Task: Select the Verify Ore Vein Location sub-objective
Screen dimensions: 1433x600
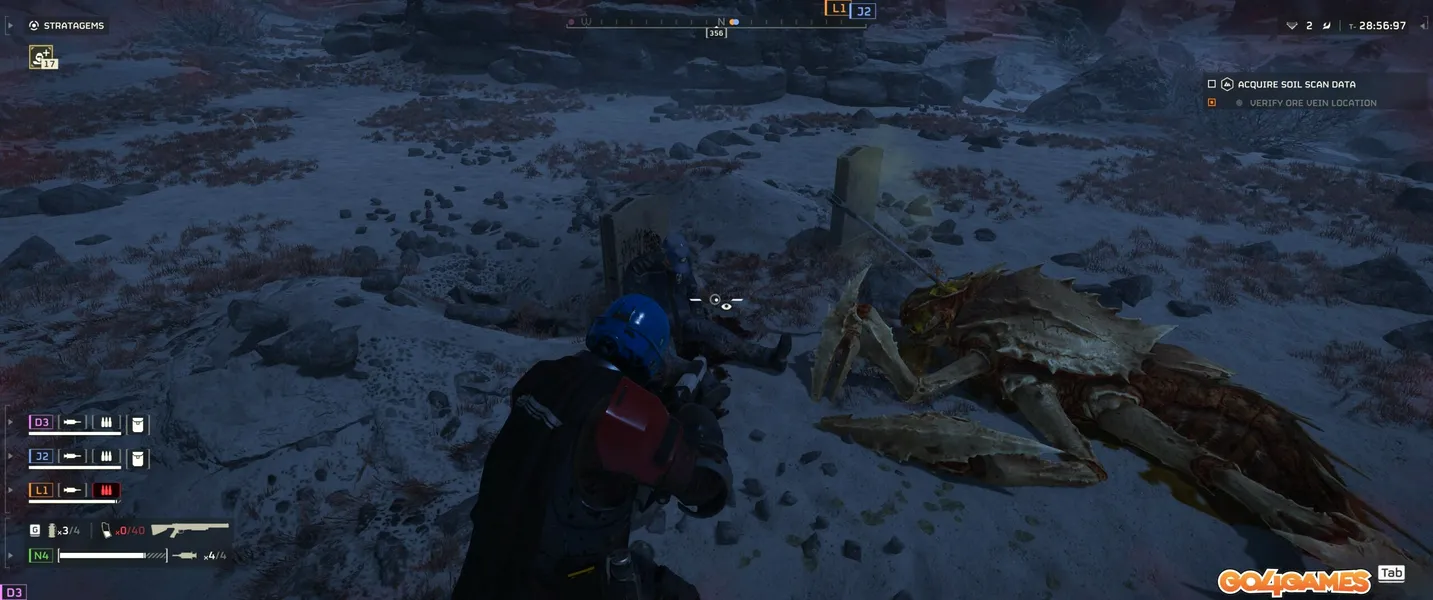Action: [x=1312, y=103]
